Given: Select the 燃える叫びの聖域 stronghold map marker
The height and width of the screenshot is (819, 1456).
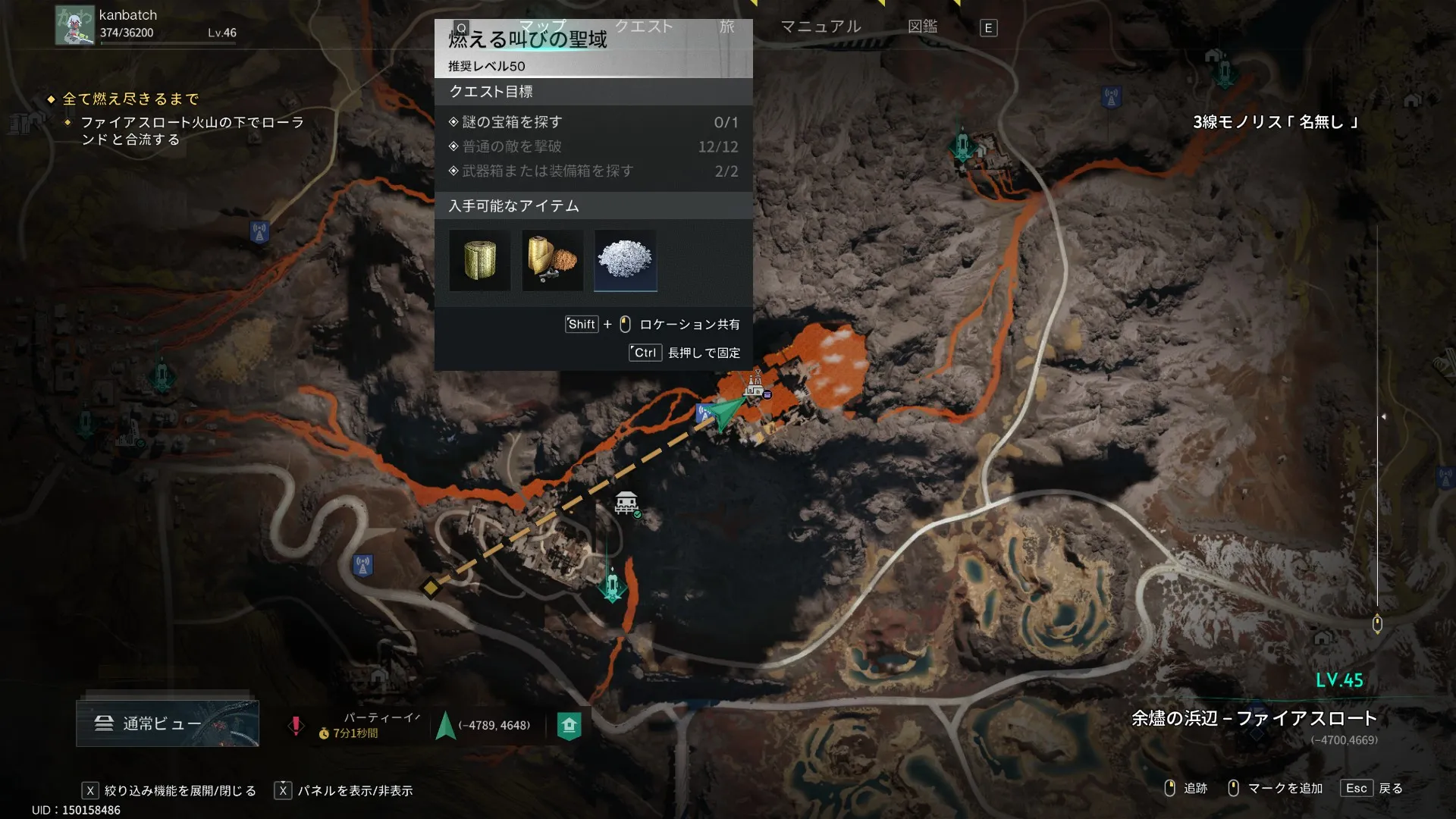Looking at the screenshot, I should [754, 387].
